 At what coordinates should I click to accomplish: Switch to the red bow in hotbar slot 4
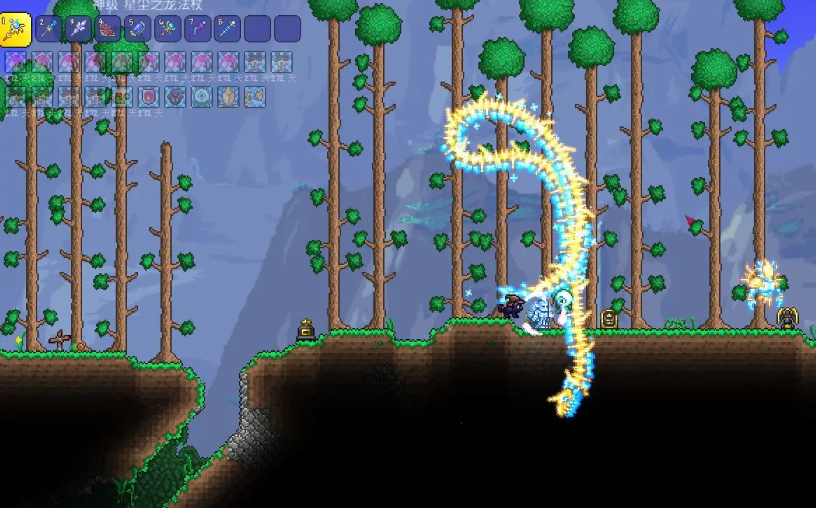108,29
